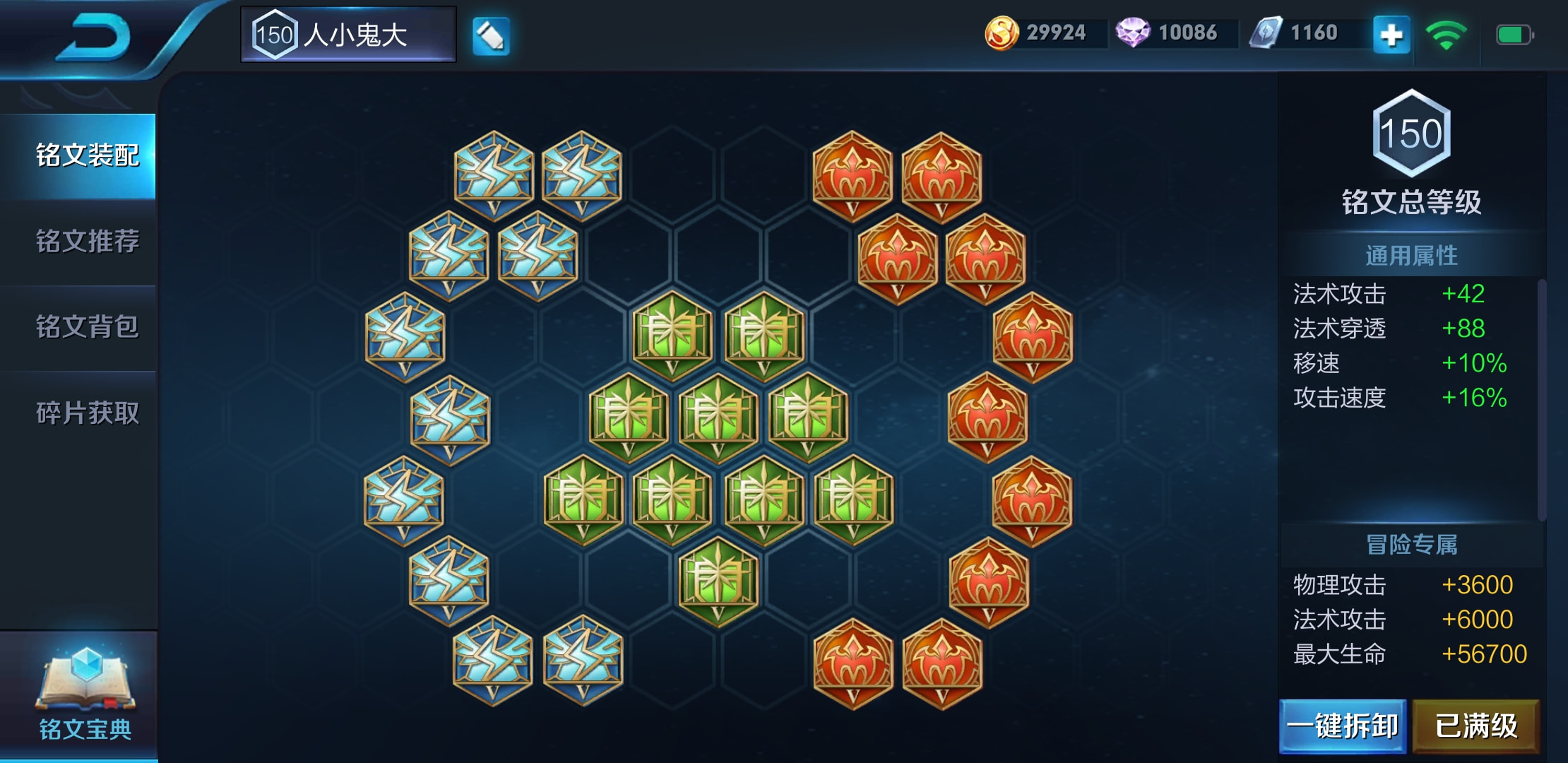Go back with the return arrow

[94, 37]
